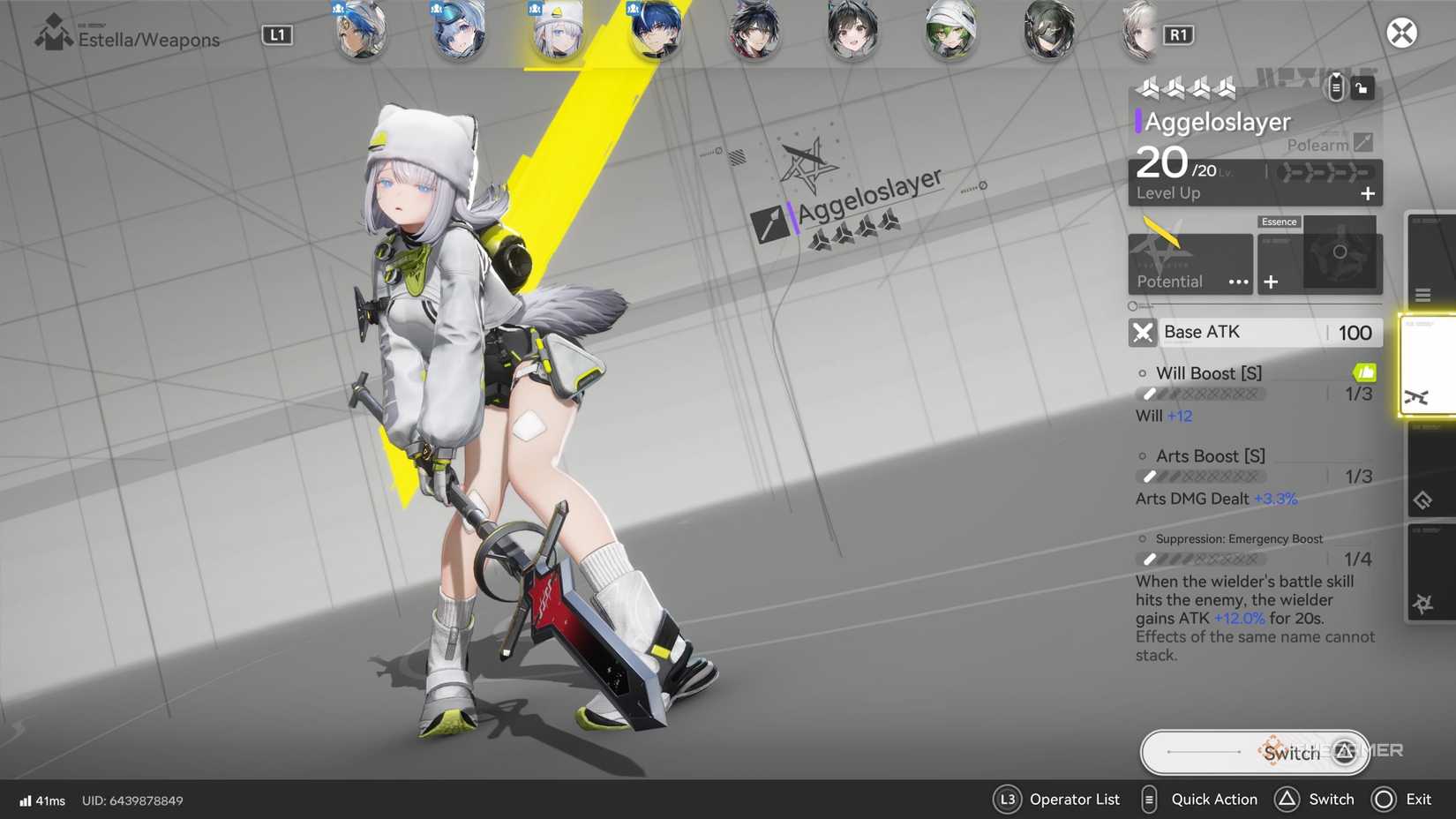This screenshot has width=1456, height=819.
Task: Toggle Arts Boost [S] node indicator
Action: pos(1141,455)
